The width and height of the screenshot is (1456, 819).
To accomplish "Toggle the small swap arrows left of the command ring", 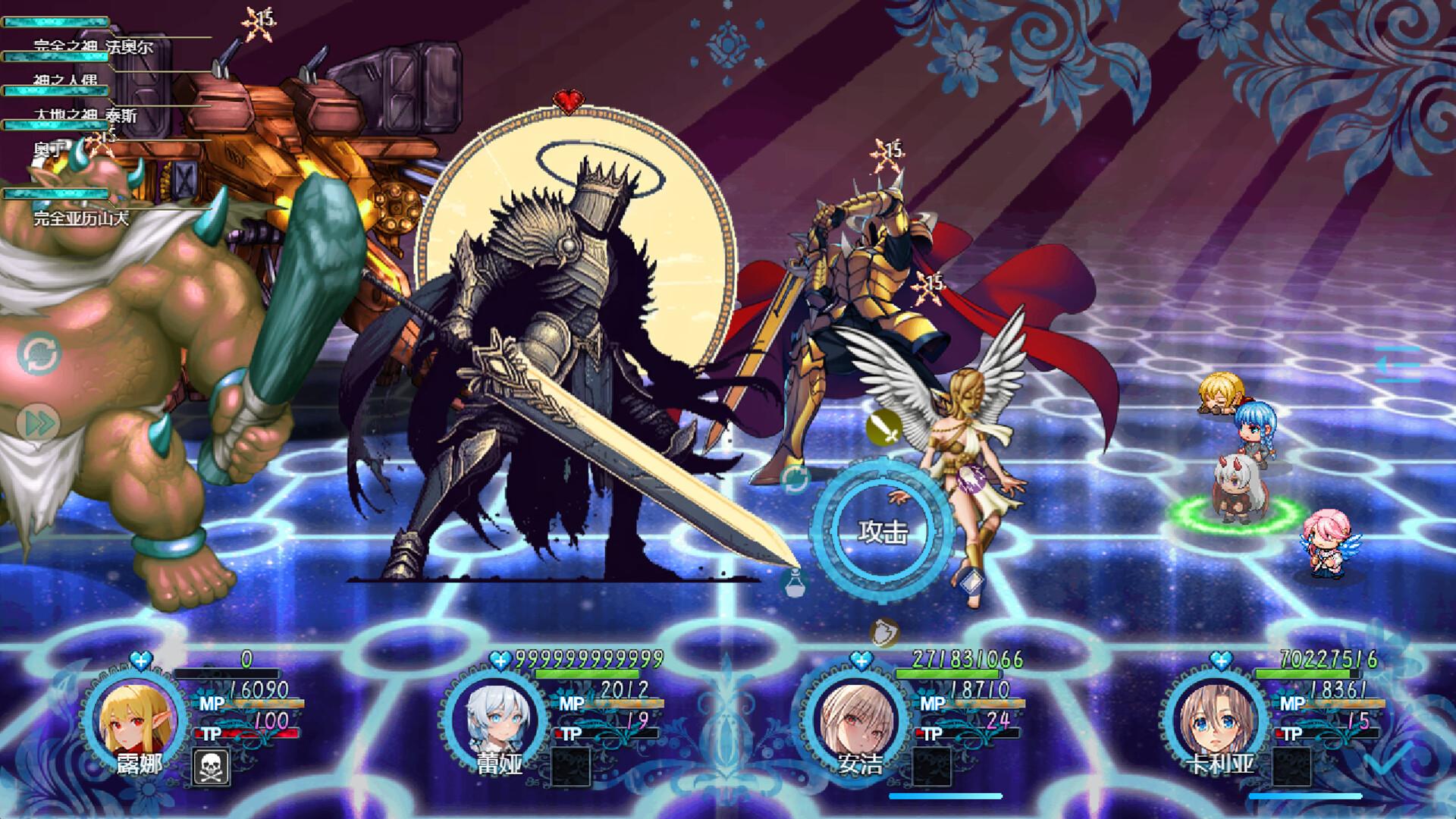I will pyautogui.click(x=795, y=478).
